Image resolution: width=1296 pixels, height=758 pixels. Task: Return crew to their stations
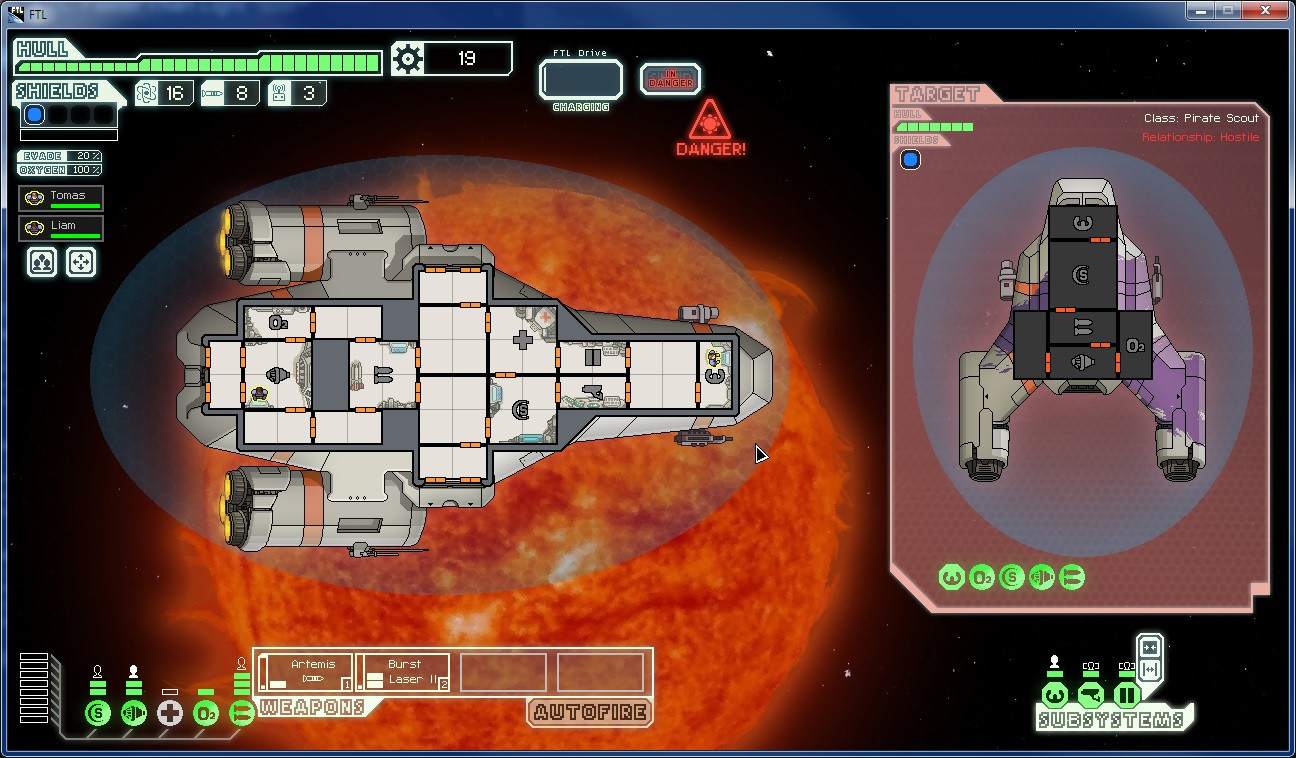click(x=81, y=262)
